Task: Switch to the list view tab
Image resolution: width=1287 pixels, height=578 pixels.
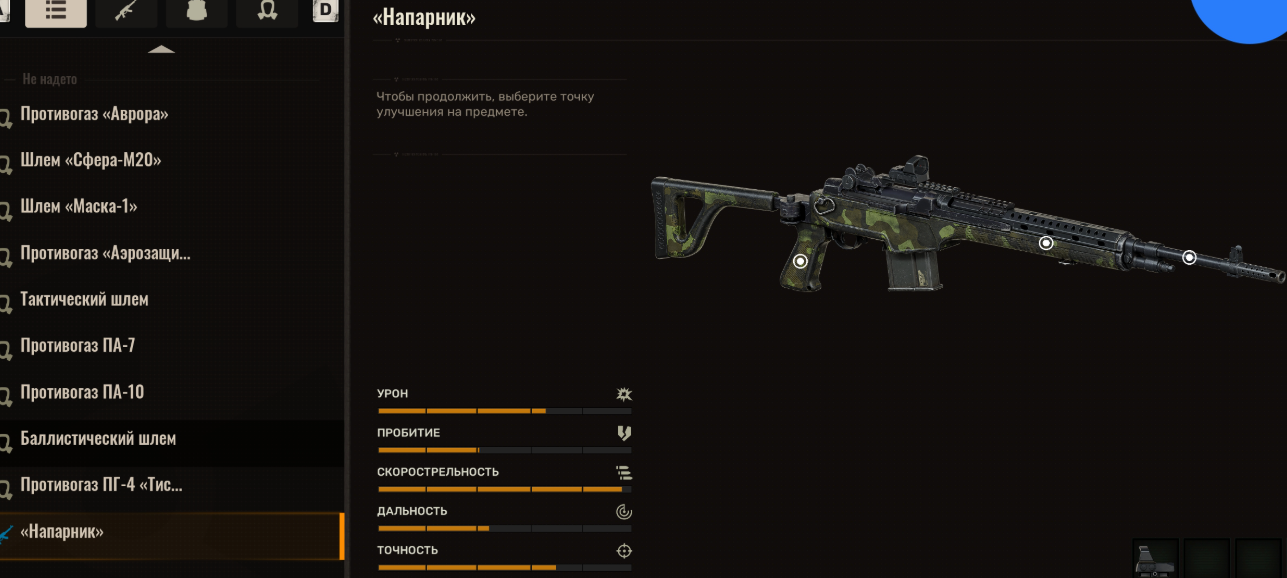Action: (x=56, y=12)
